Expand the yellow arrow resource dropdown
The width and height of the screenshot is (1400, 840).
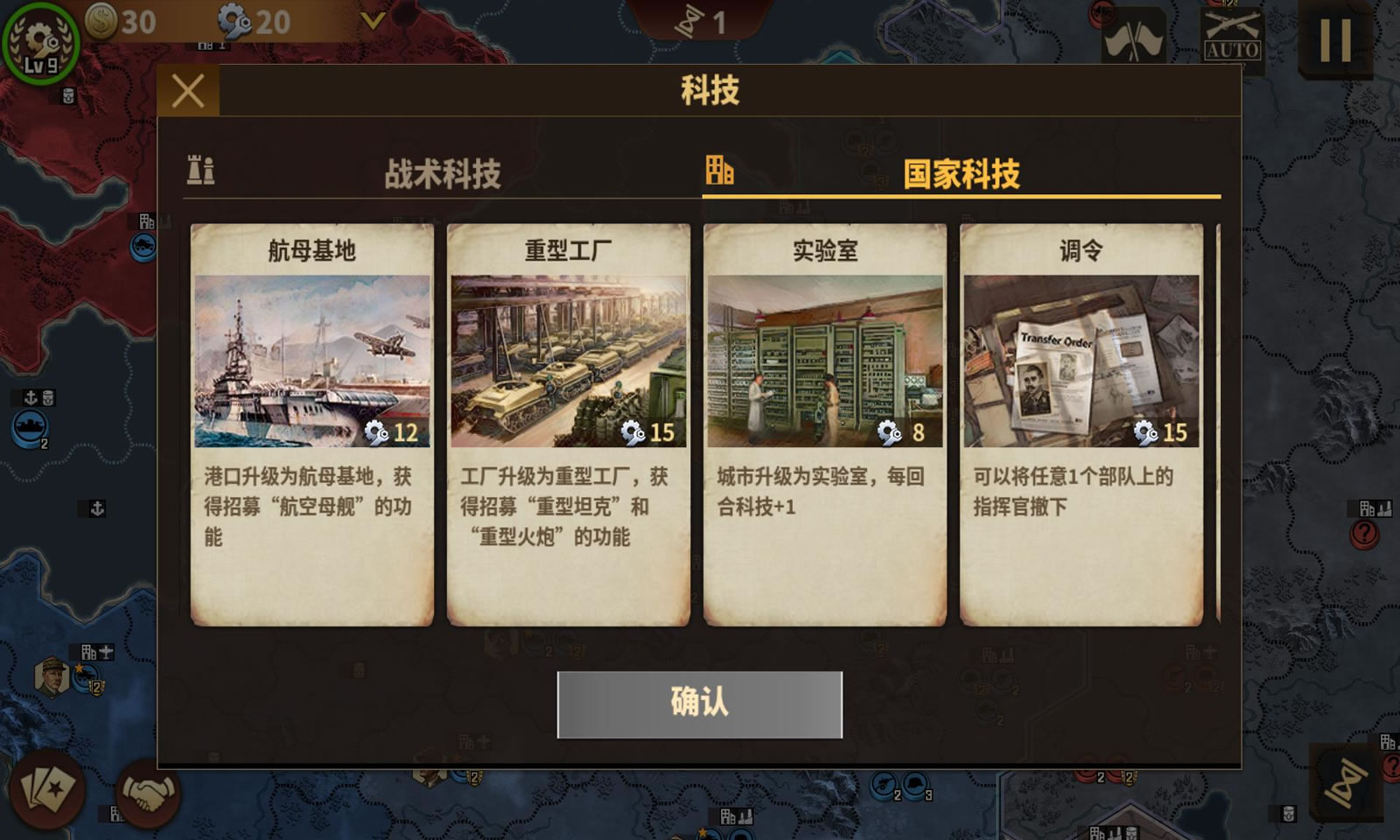pos(374,21)
